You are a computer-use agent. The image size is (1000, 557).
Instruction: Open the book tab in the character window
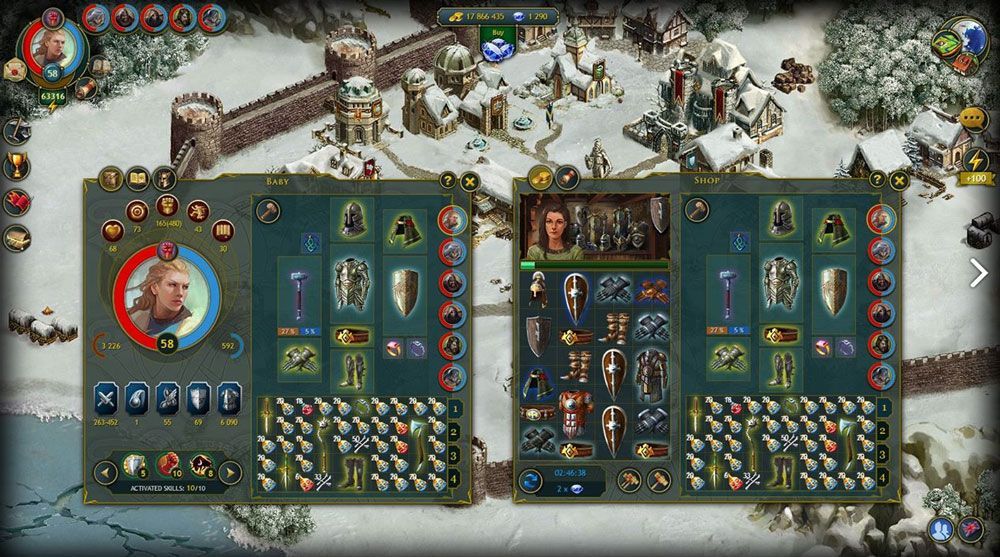coord(137,180)
